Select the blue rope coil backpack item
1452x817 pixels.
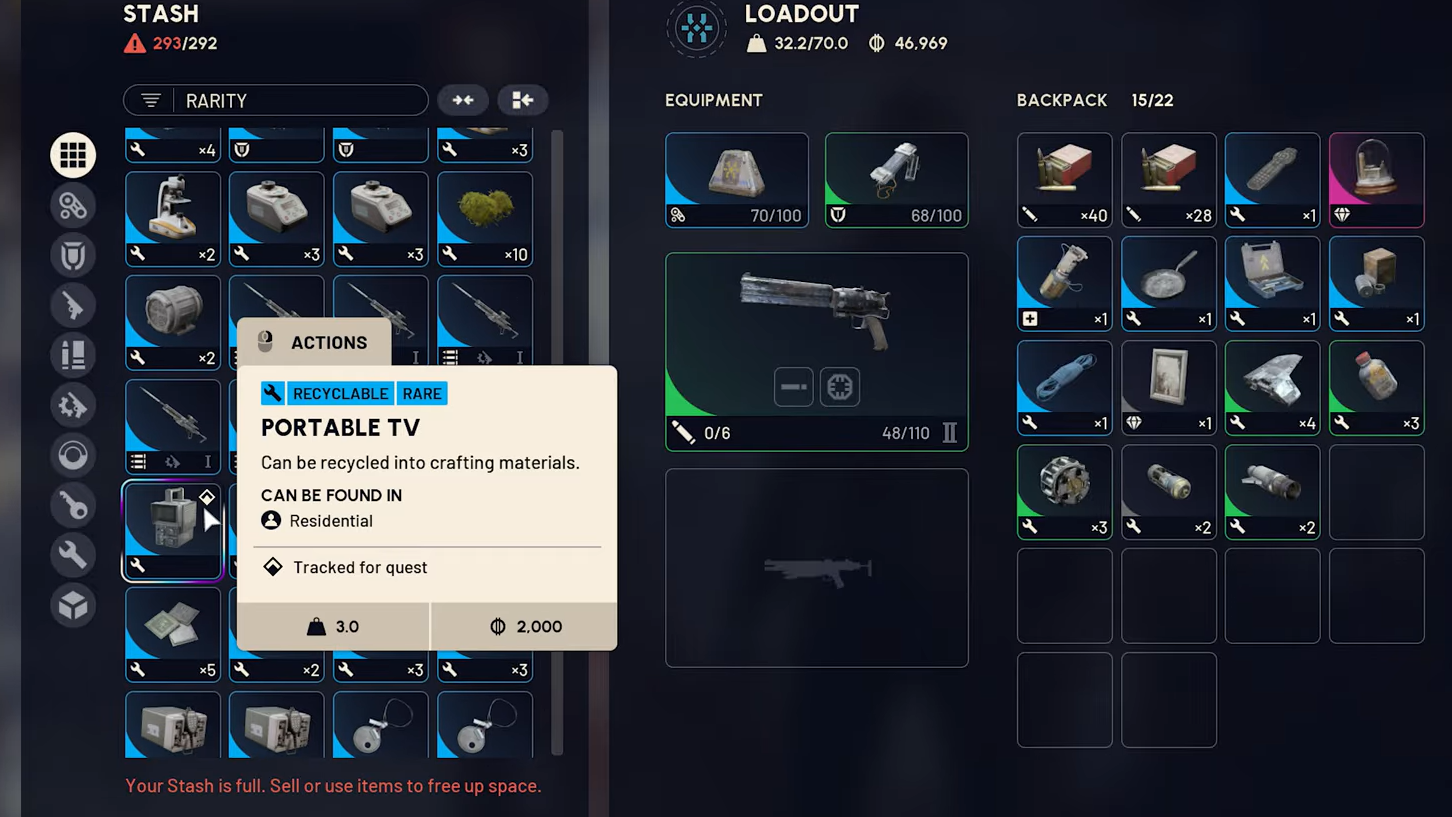pos(1064,387)
